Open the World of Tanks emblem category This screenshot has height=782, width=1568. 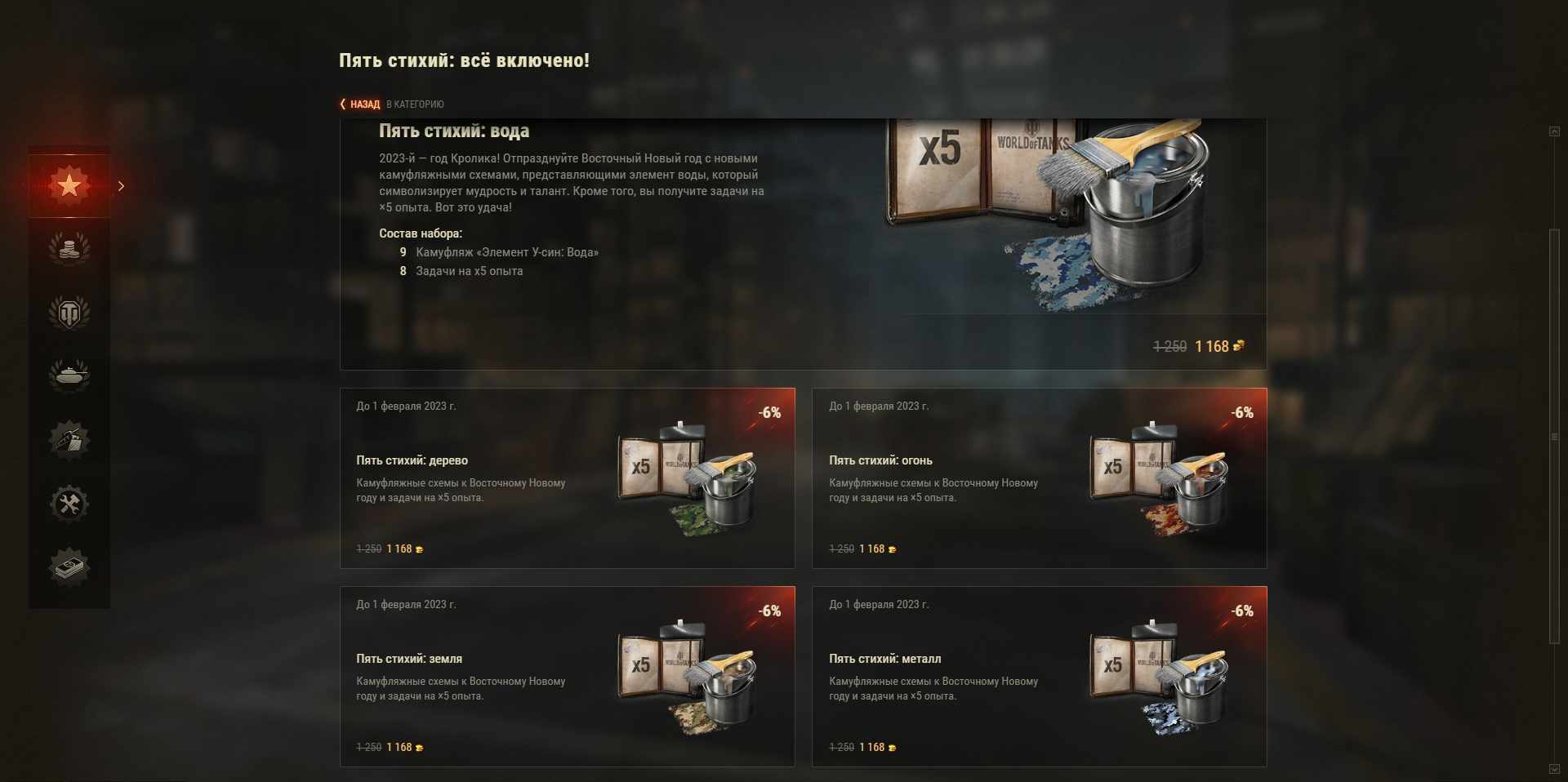coord(69,312)
